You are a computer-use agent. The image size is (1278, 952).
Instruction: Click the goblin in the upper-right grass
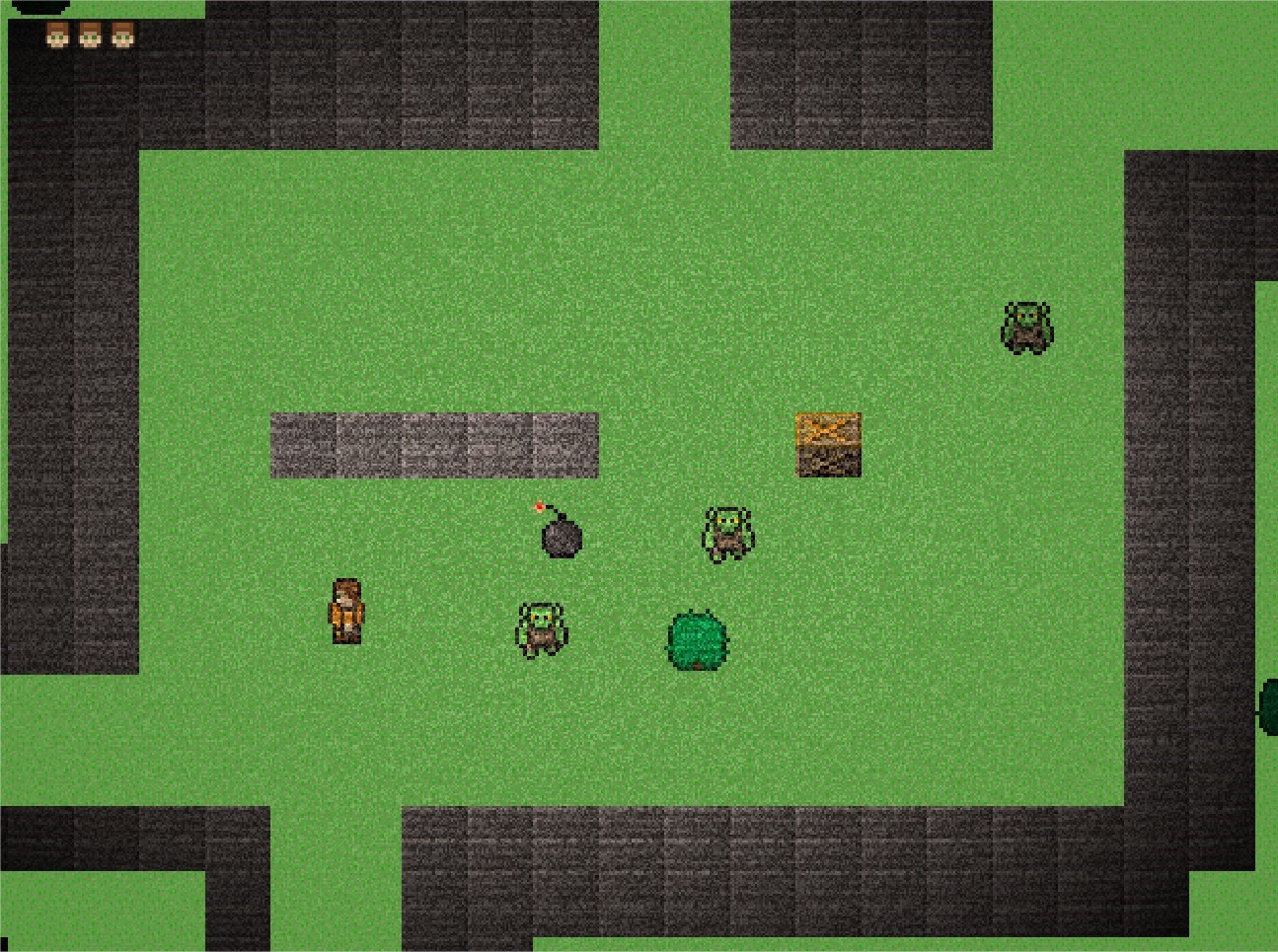(x=1025, y=329)
